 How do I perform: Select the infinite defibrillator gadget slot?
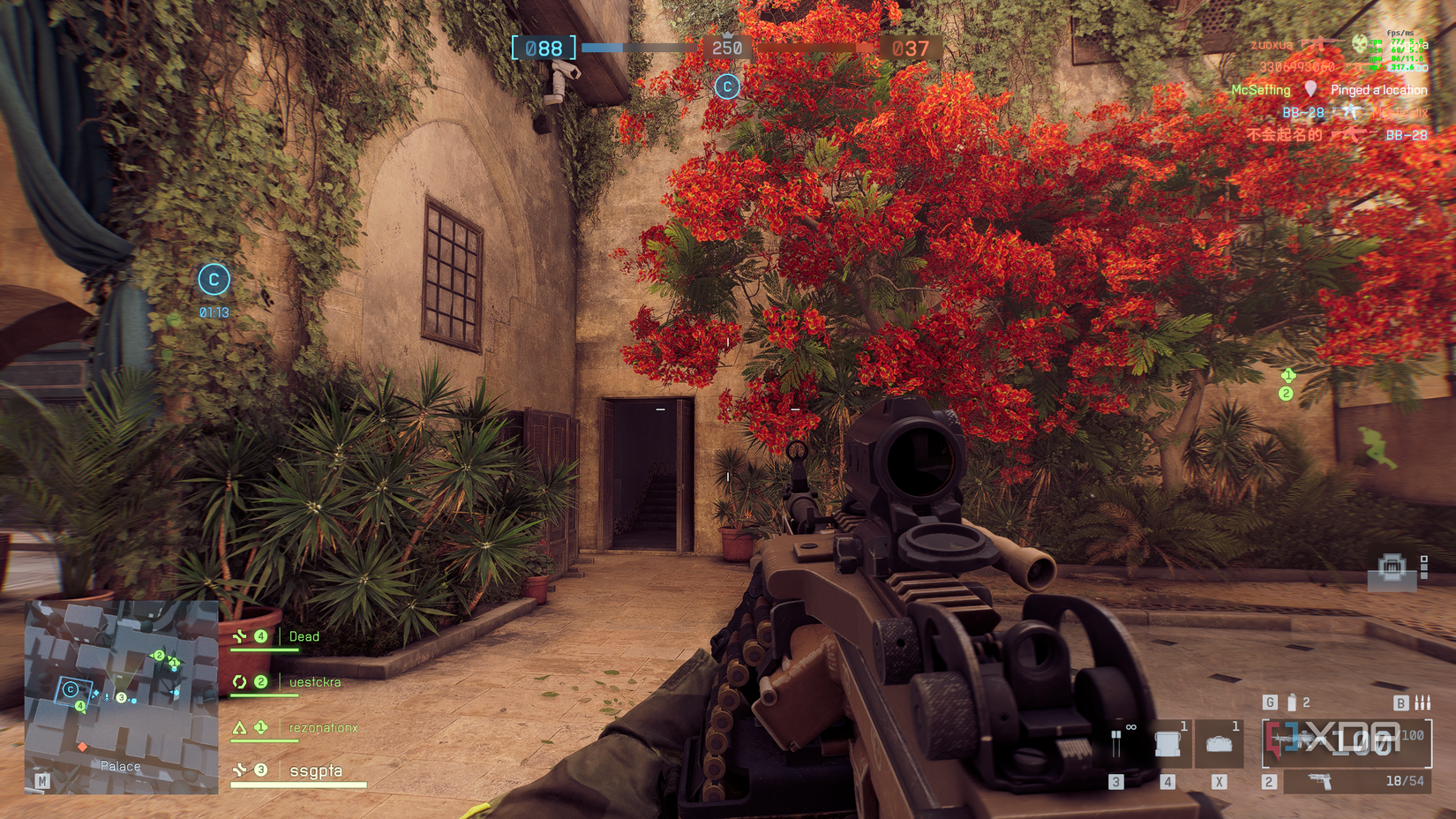1117,743
